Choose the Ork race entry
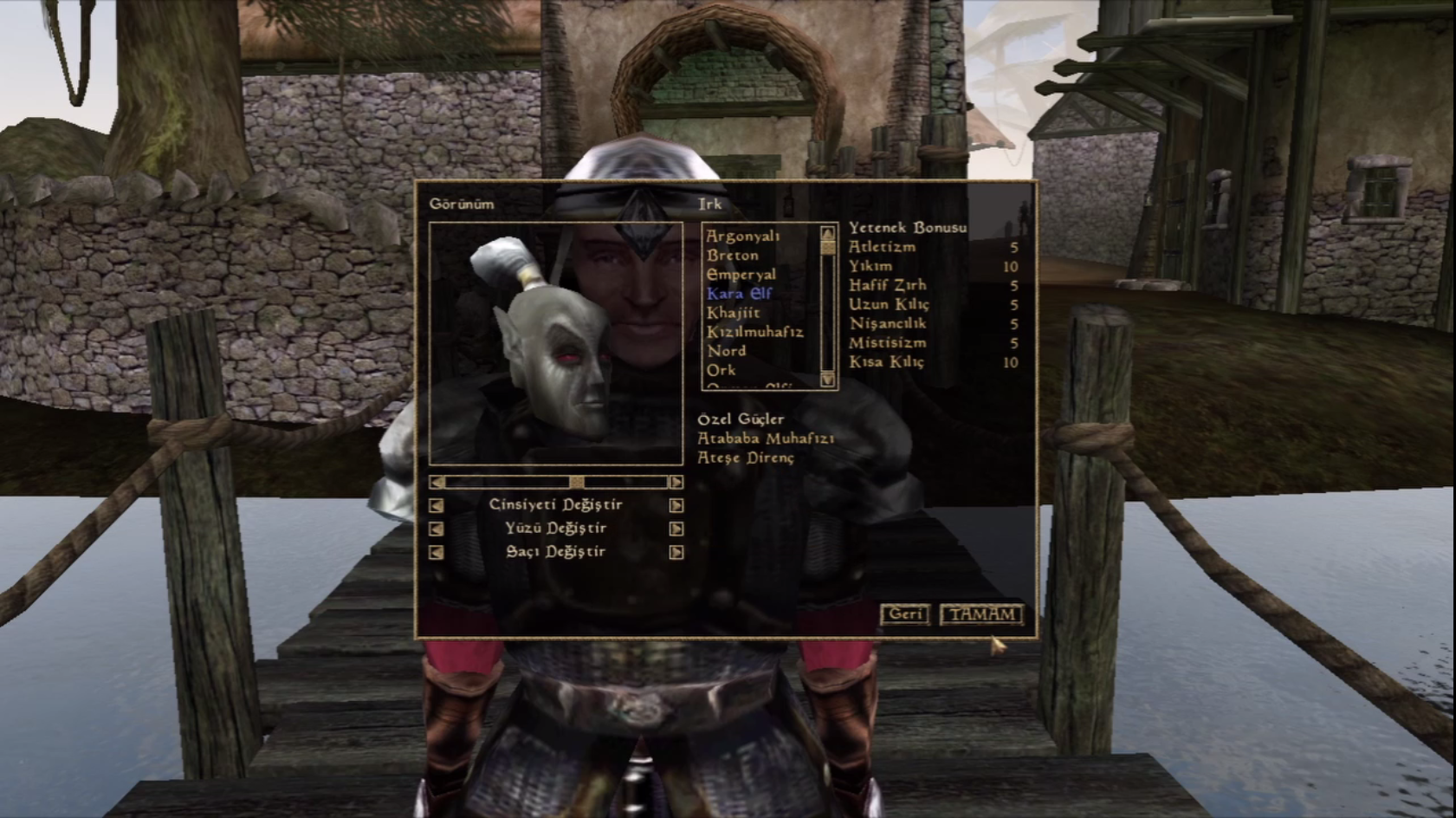 click(722, 370)
